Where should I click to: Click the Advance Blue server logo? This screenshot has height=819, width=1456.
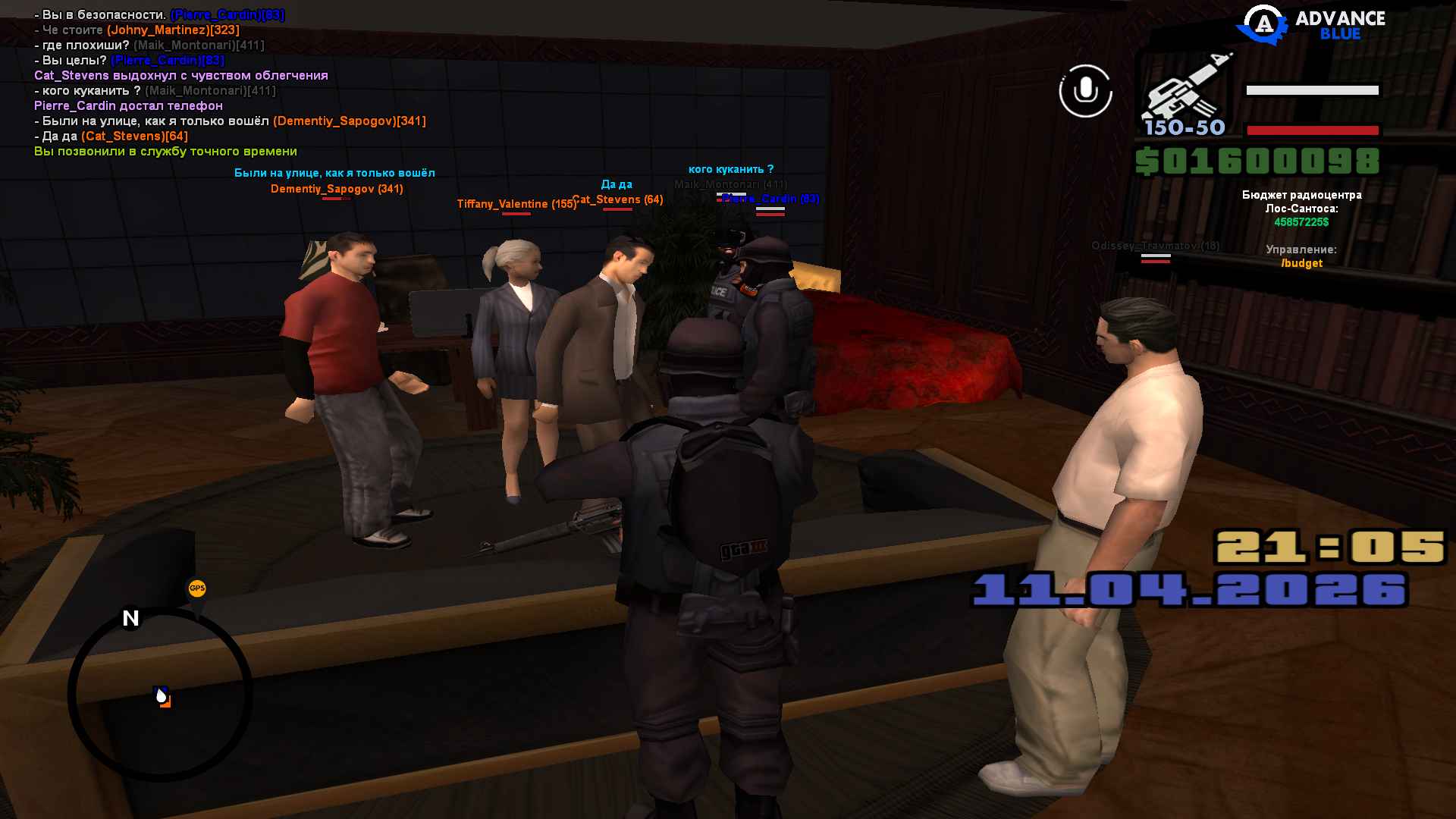(x=1311, y=25)
